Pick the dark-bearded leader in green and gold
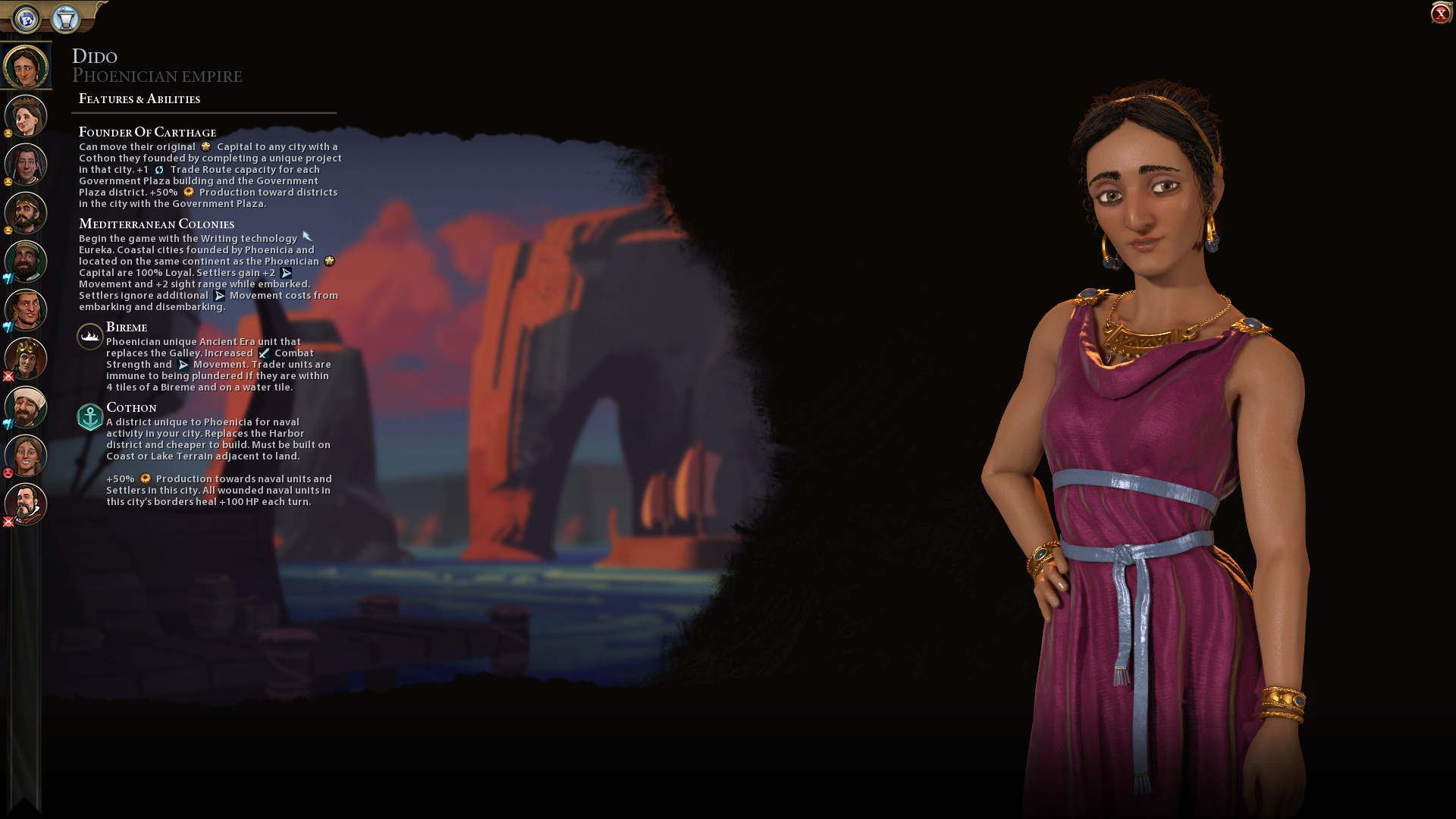1456x819 pixels. pyautogui.click(x=26, y=262)
